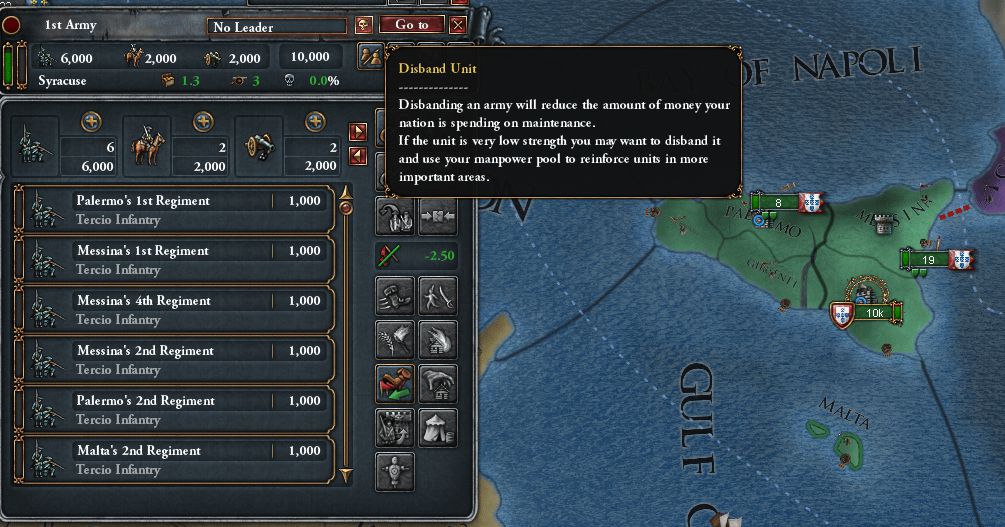The image size is (1005, 527).
Task: Click the skull icon beside the leader field
Action: pyautogui.click(x=364, y=25)
